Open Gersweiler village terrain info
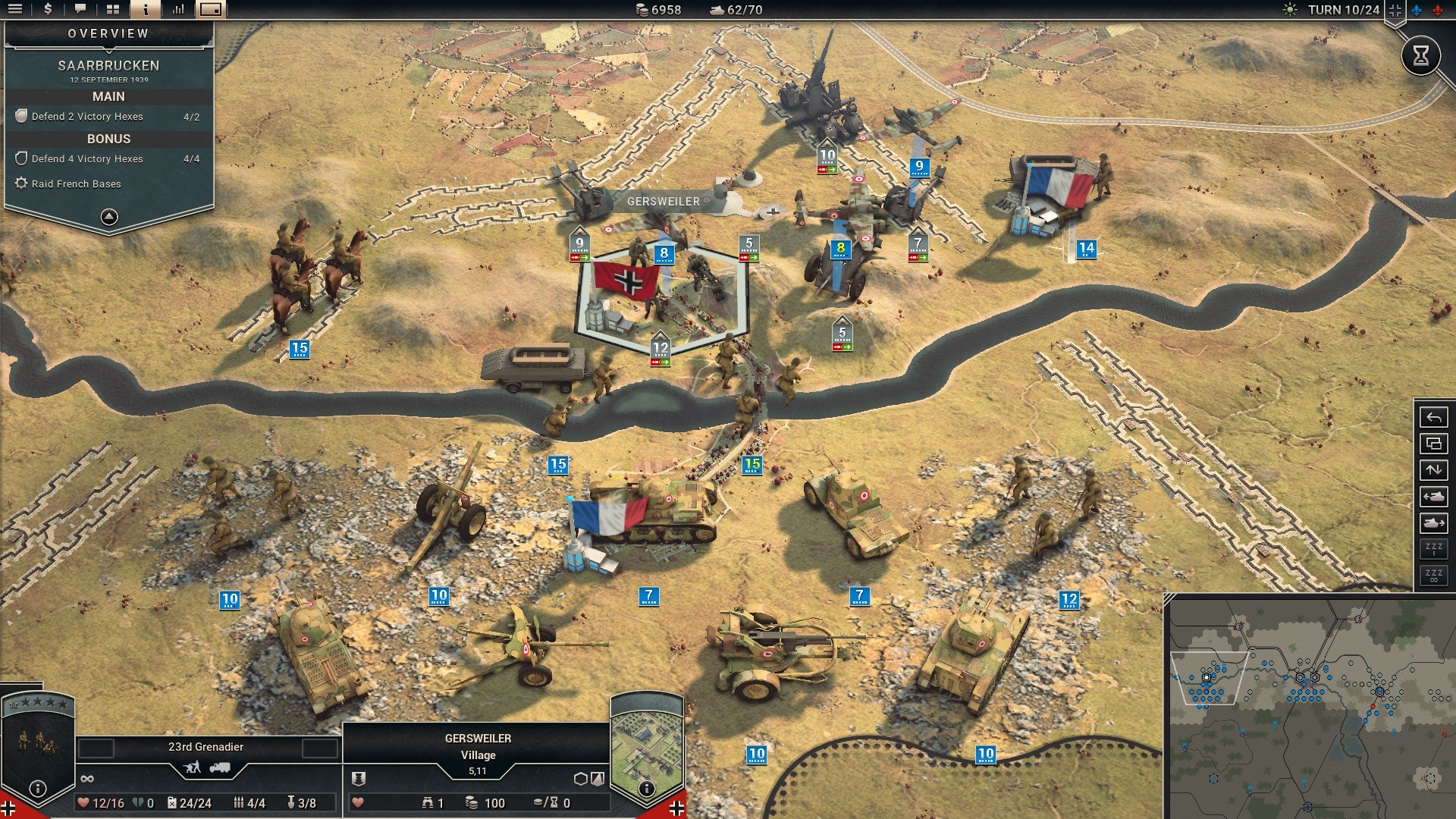This screenshot has width=1456, height=819. click(646, 789)
